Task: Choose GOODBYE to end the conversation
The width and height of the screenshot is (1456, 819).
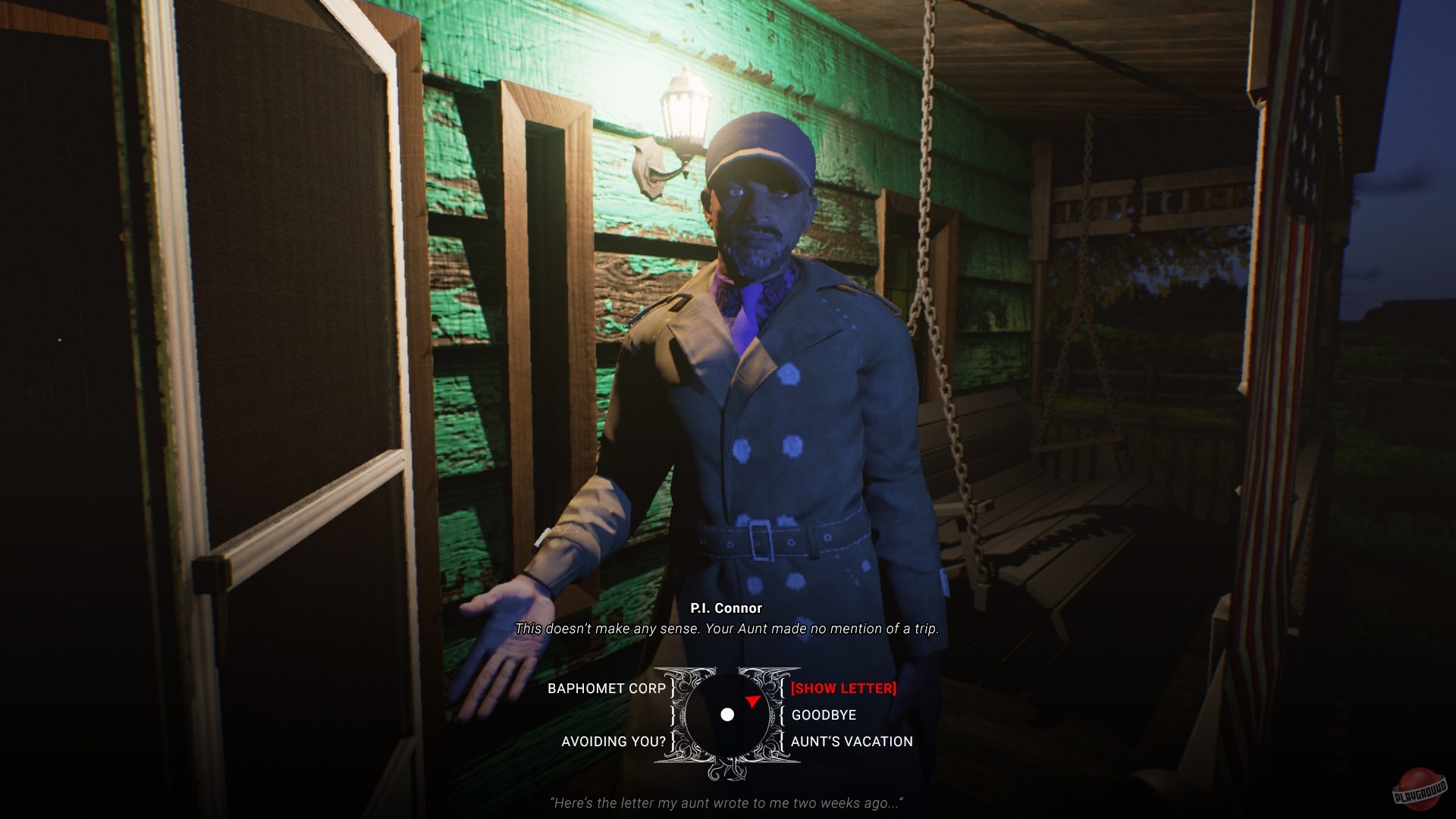Action: (823, 714)
